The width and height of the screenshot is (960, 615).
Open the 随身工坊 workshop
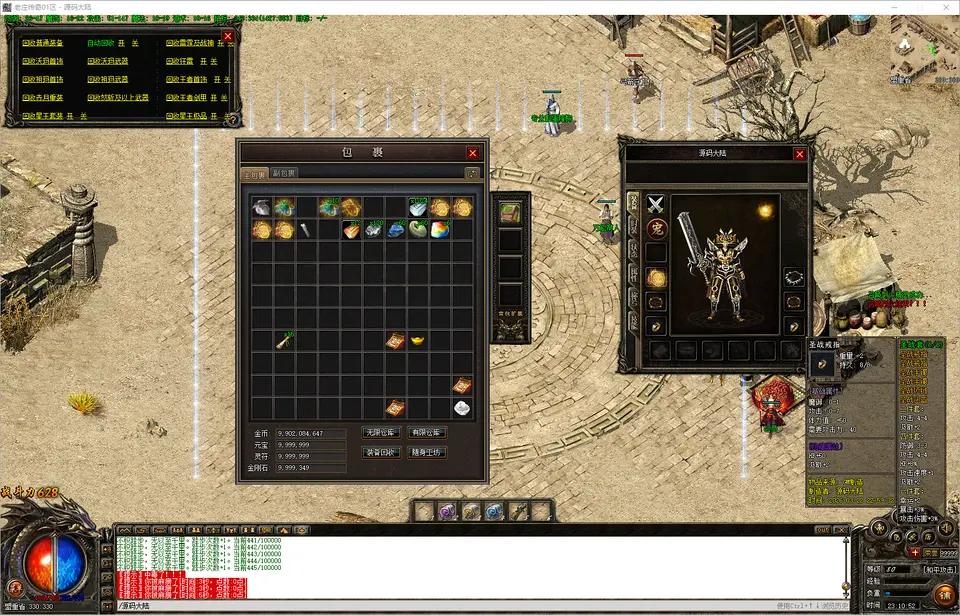tap(428, 452)
